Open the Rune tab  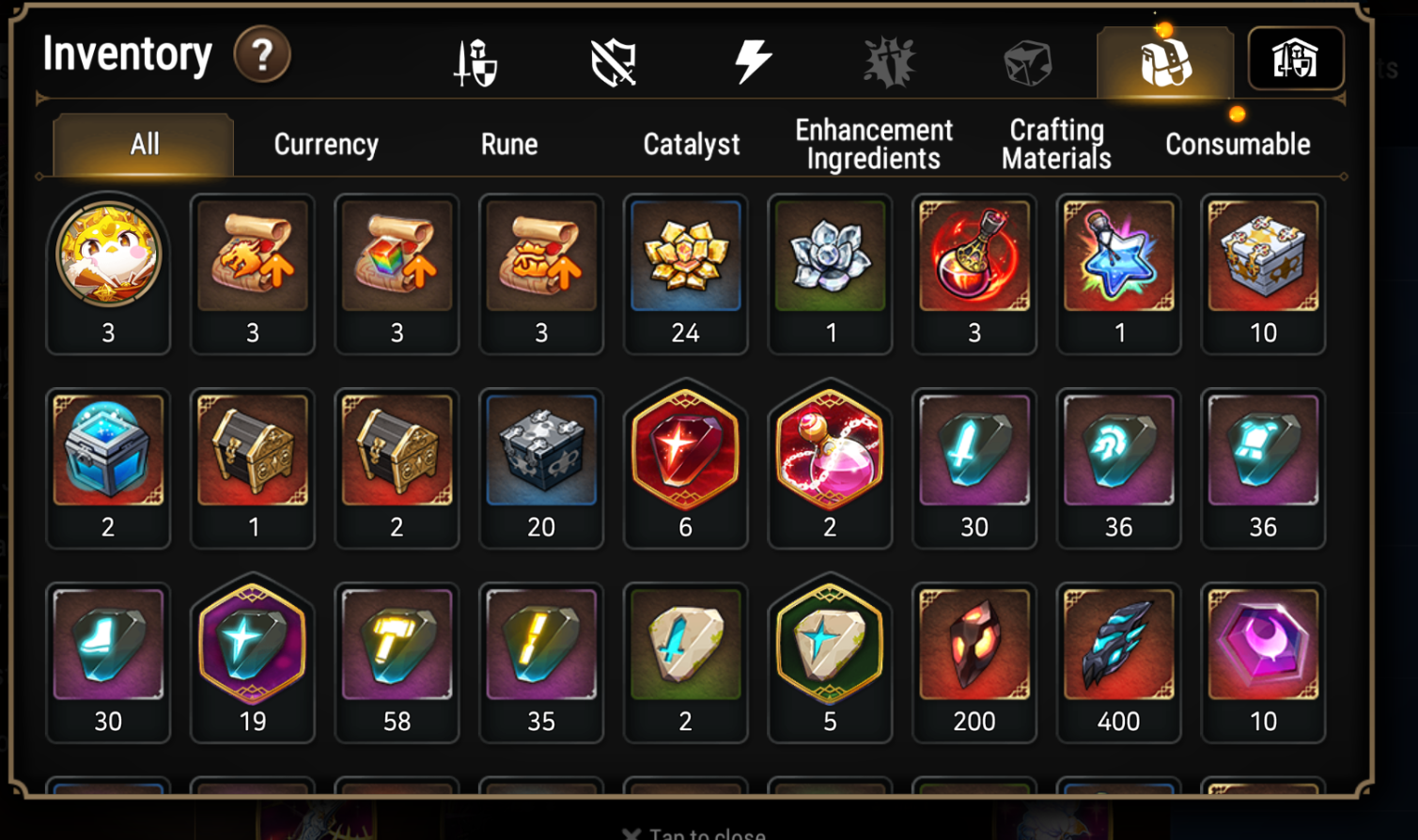tap(507, 145)
